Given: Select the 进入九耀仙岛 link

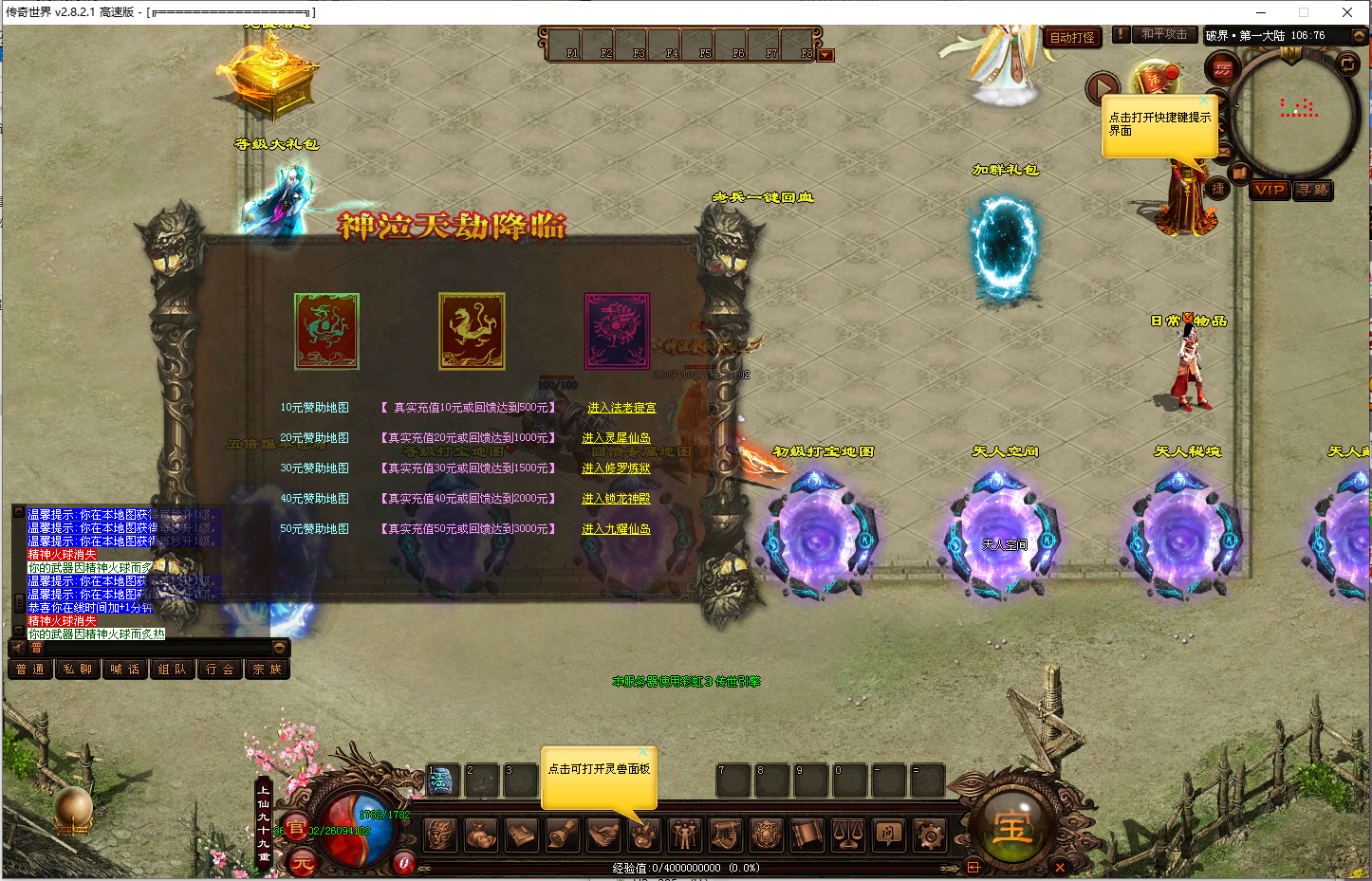Looking at the screenshot, I should click(x=616, y=529).
